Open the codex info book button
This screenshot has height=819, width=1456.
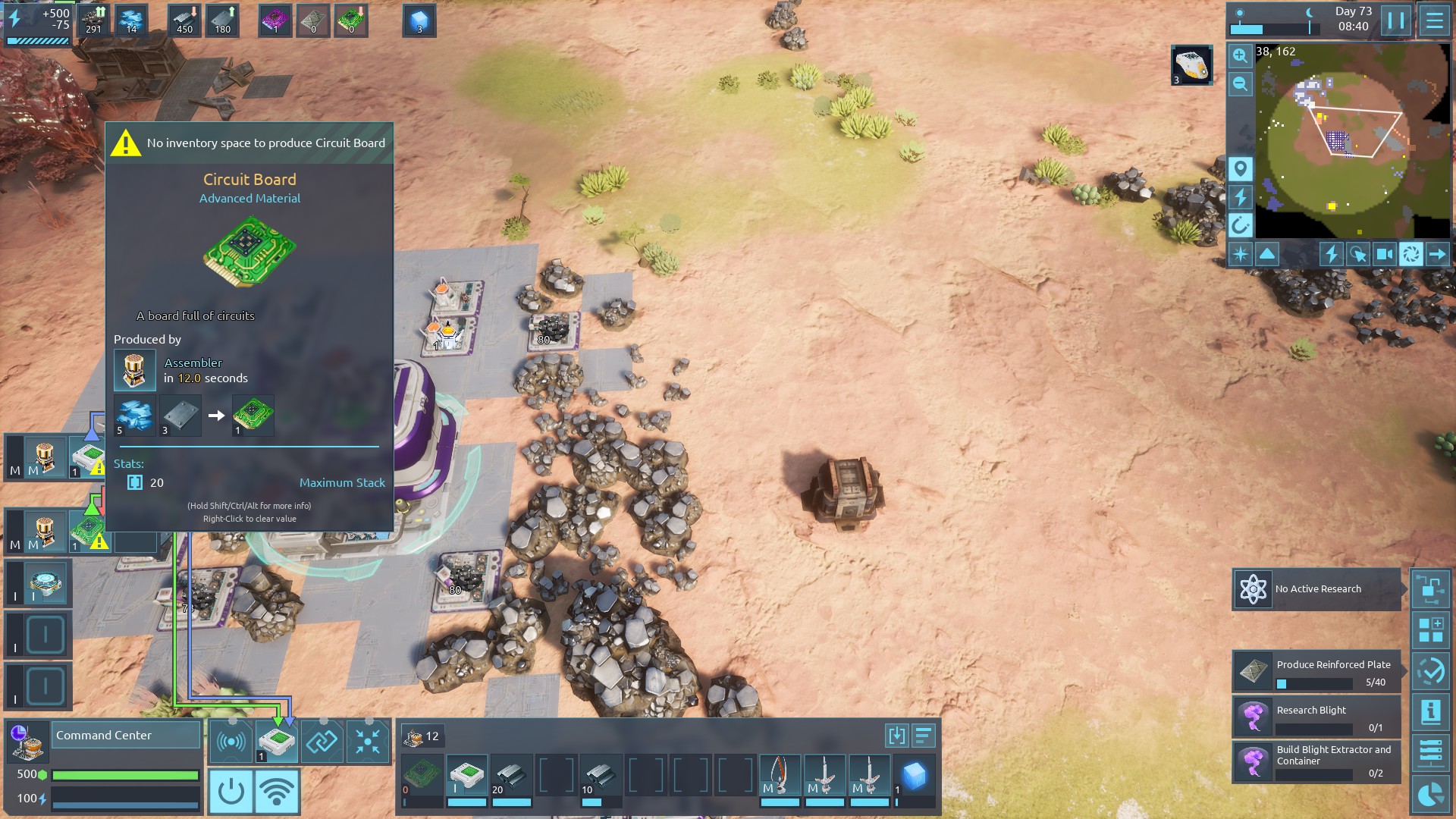tap(1431, 711)
